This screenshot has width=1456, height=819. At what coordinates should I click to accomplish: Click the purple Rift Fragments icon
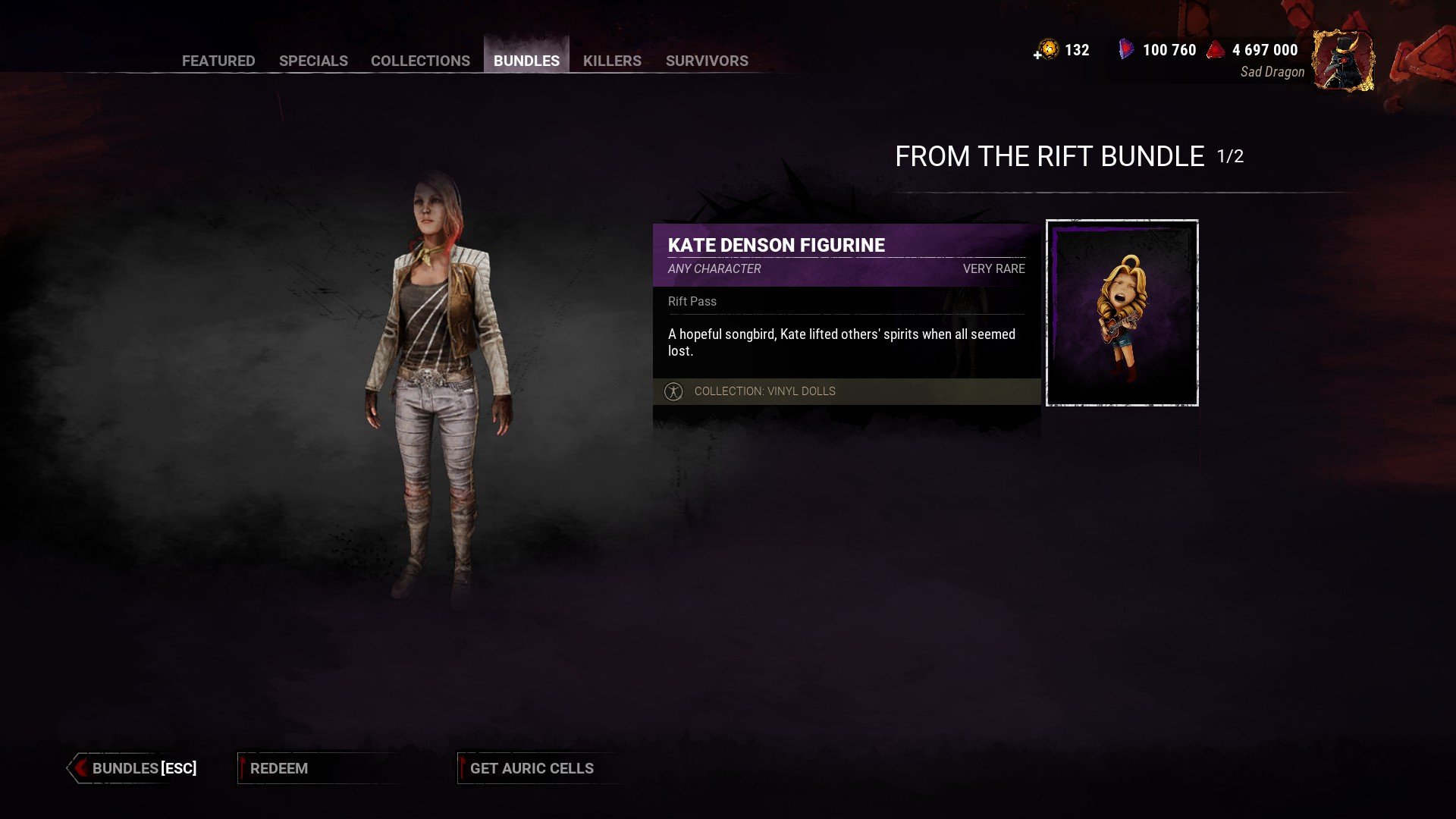pos(1124,49)
